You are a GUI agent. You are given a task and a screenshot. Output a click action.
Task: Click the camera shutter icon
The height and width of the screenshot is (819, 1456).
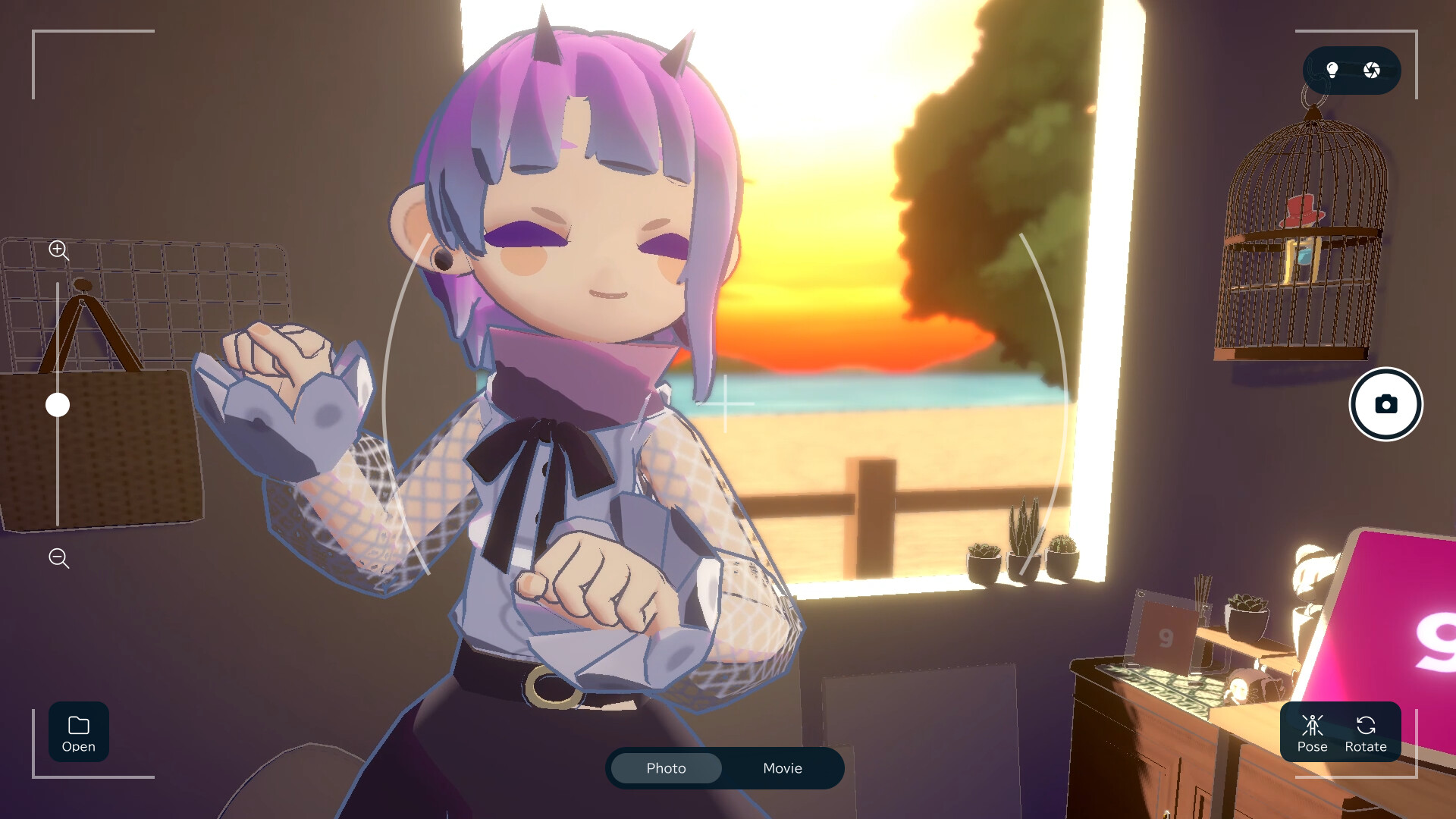coord(1386,404)
